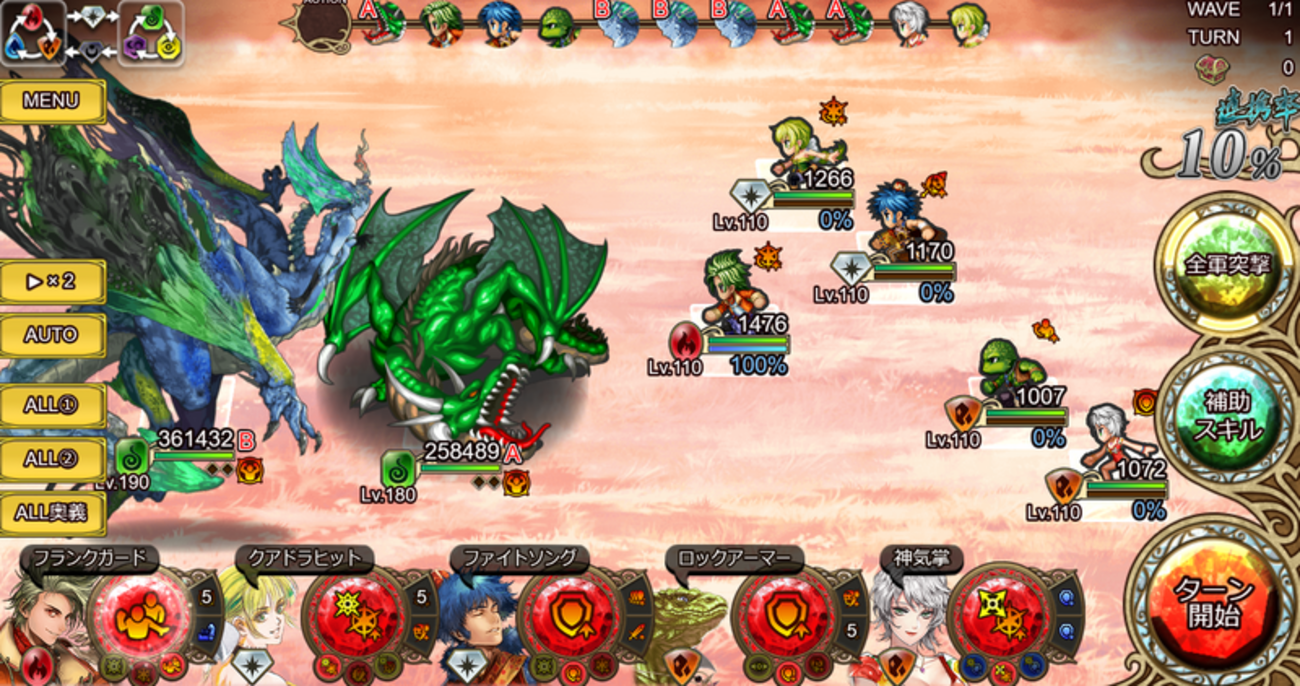This screenshot has height=686, width=1300.
Task: Select the ALL② skill preset
Action: (x=52, y=459)
